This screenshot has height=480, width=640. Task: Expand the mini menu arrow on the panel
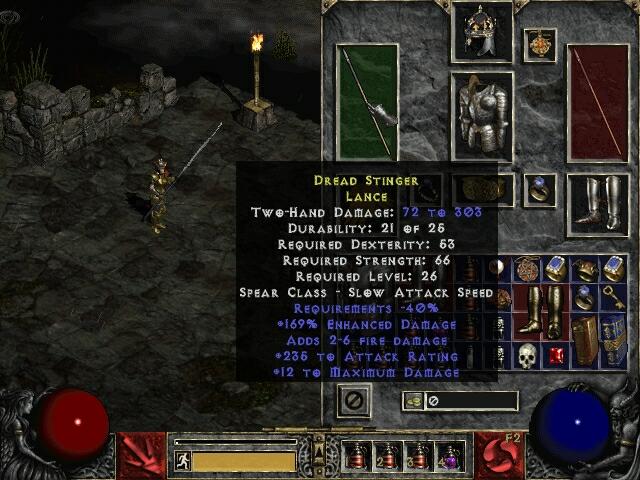(321, 432)
